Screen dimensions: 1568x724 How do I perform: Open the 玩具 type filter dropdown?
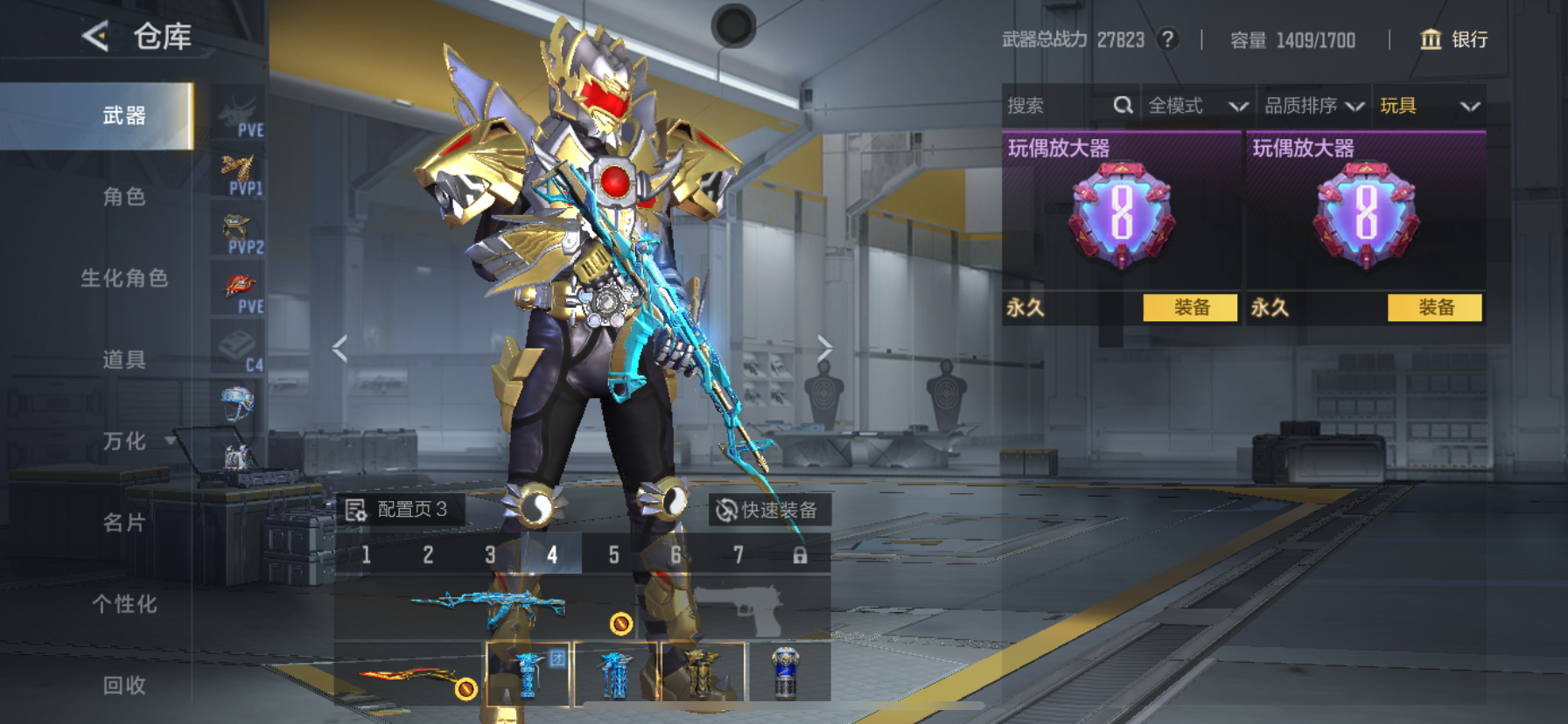[x=1429, y=106]
